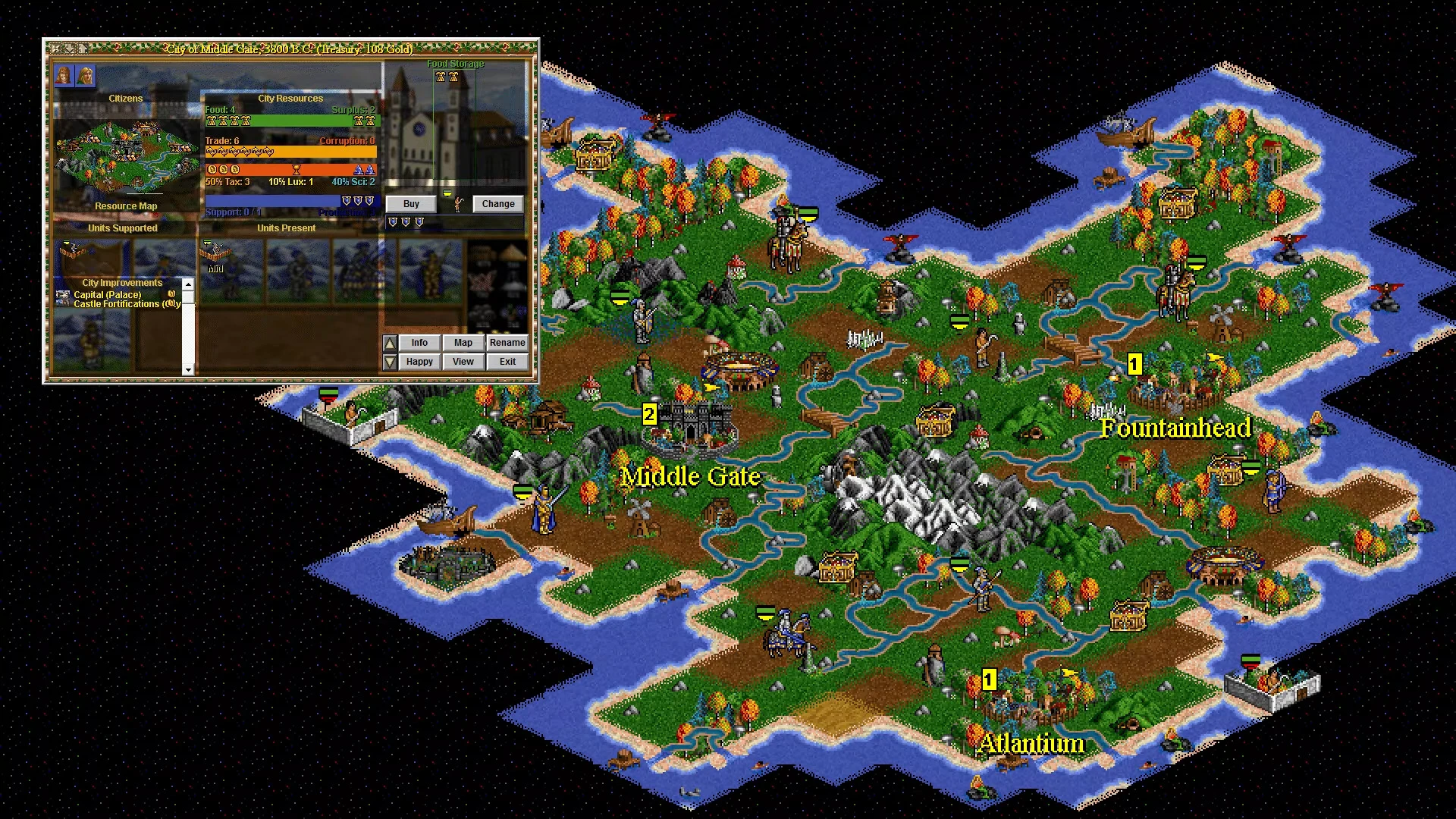Click the City Improvements scrollbar down arrow
1456x819 pixels.
coord(187,369)
